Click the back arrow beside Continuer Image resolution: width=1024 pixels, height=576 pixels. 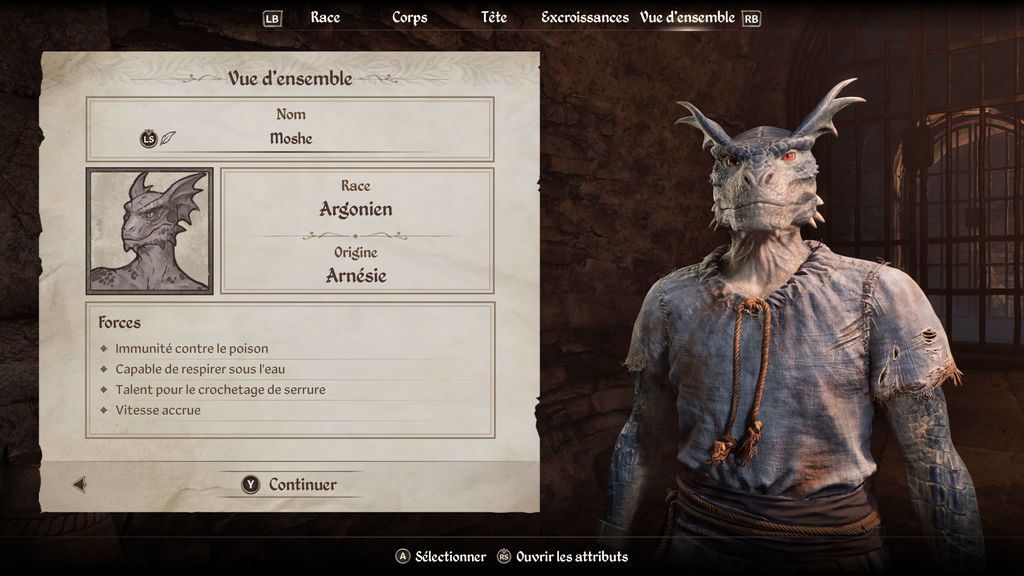click(80, 484)
